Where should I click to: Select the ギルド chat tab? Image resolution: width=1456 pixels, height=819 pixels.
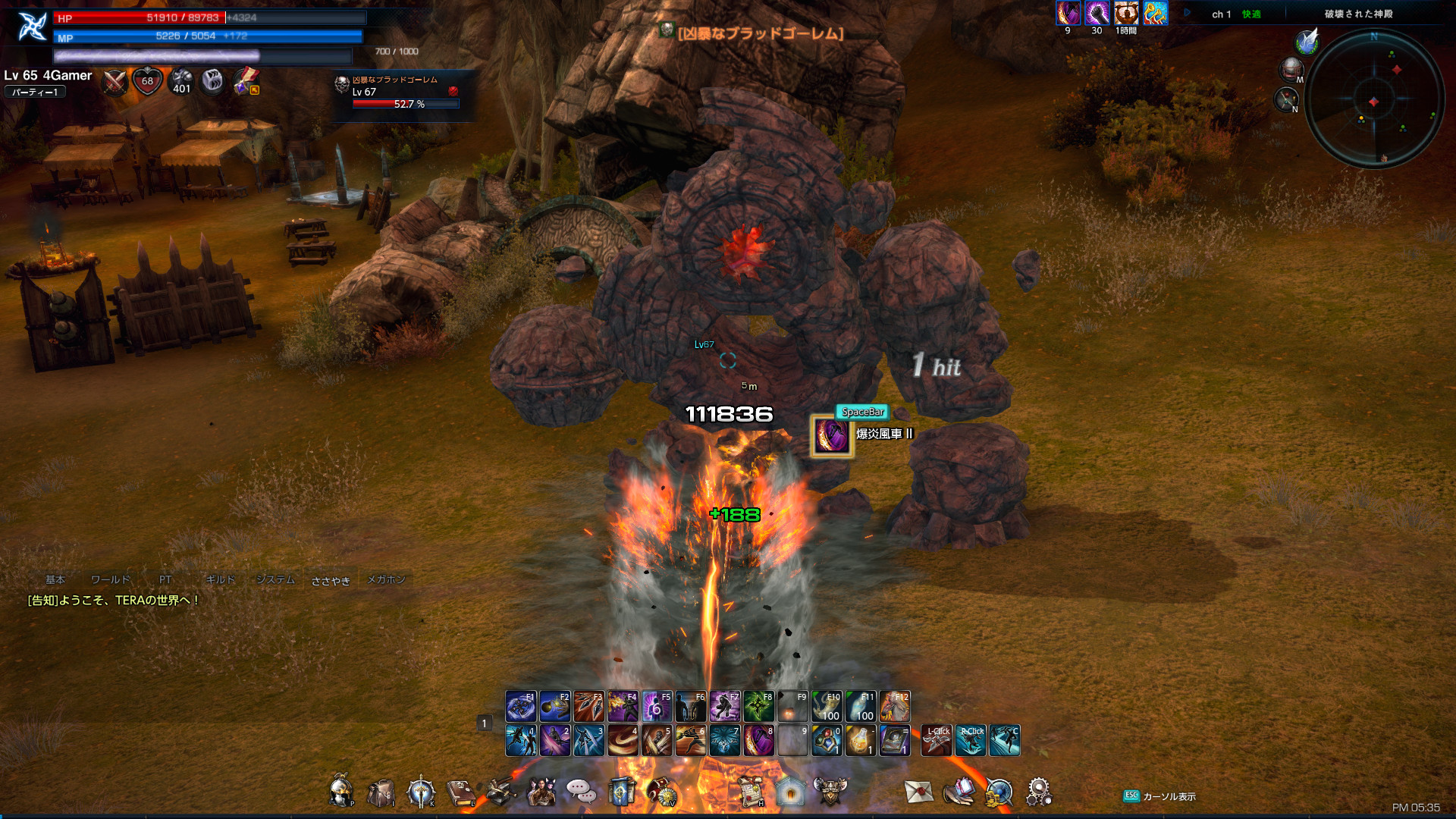click(x=221, y=580)
